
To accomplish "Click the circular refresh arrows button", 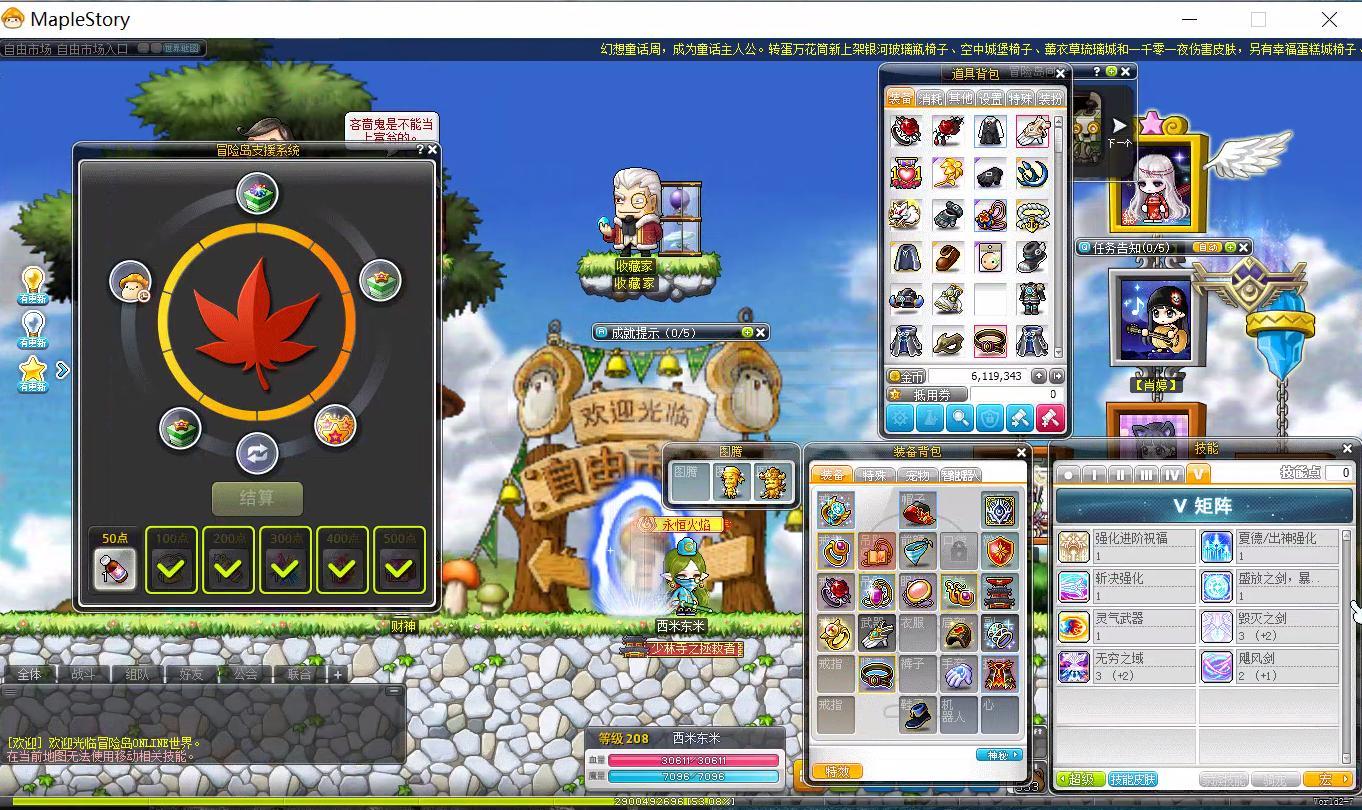I will click(257, 454).
